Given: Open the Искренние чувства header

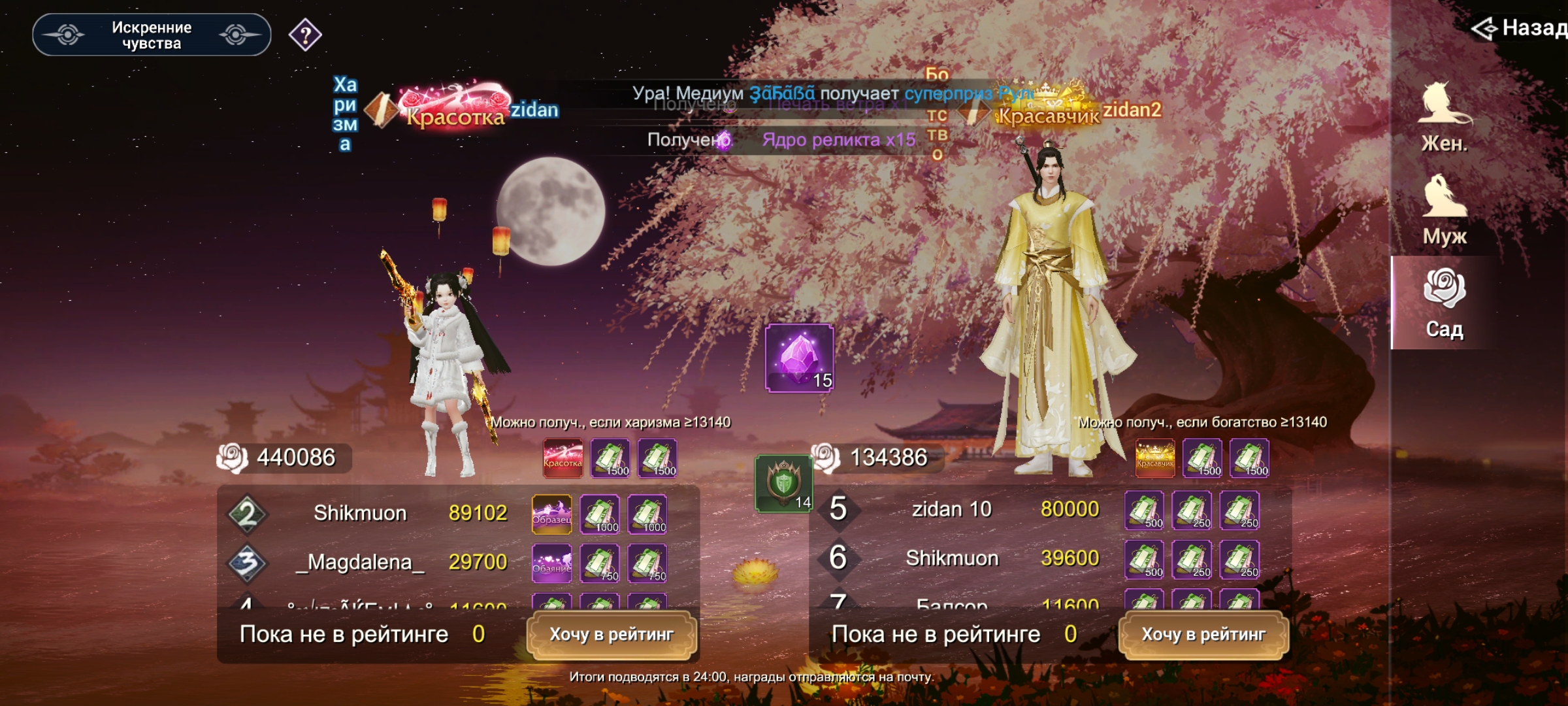Looking at the screenshot, I should (x=152, y=35).
